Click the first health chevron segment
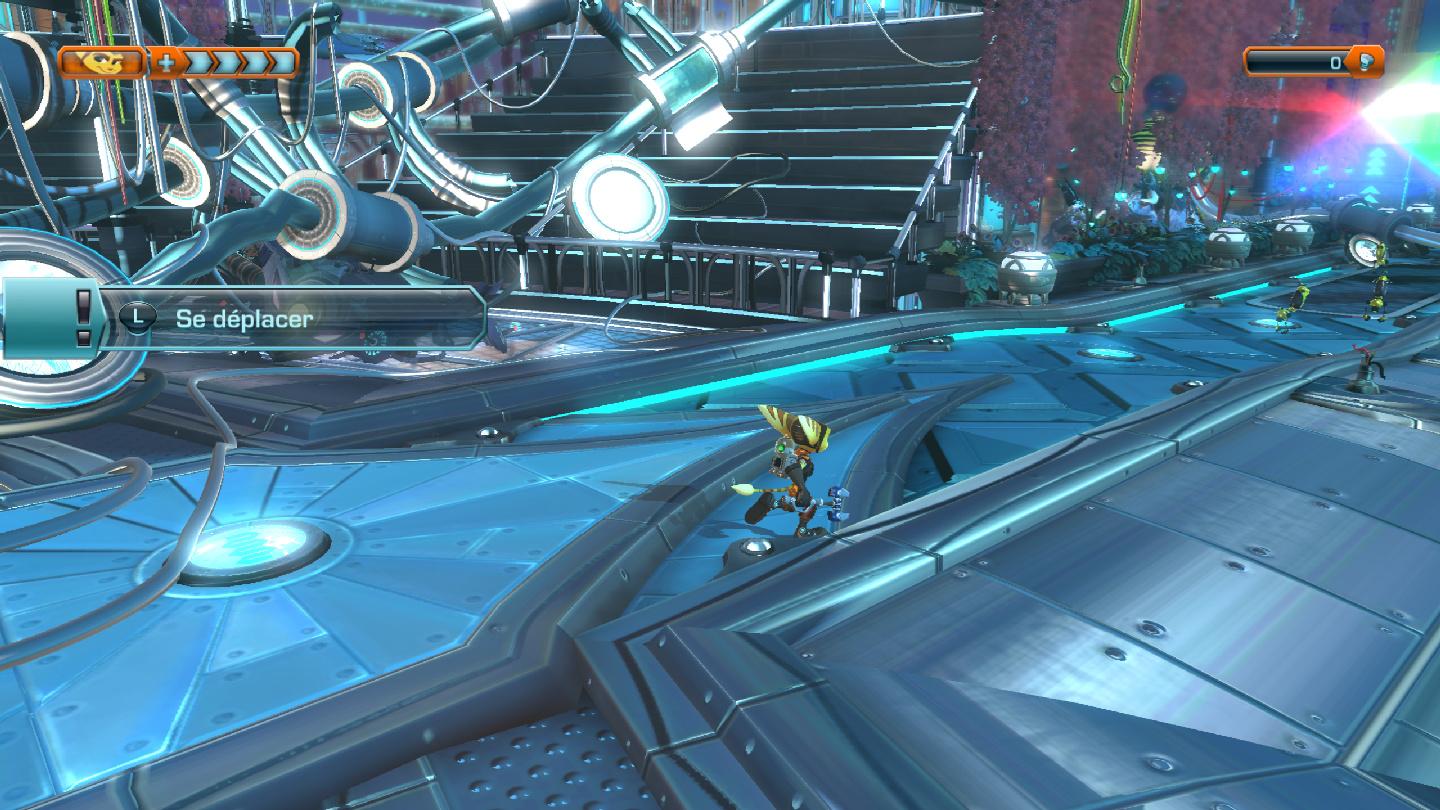 coord(200,63)
